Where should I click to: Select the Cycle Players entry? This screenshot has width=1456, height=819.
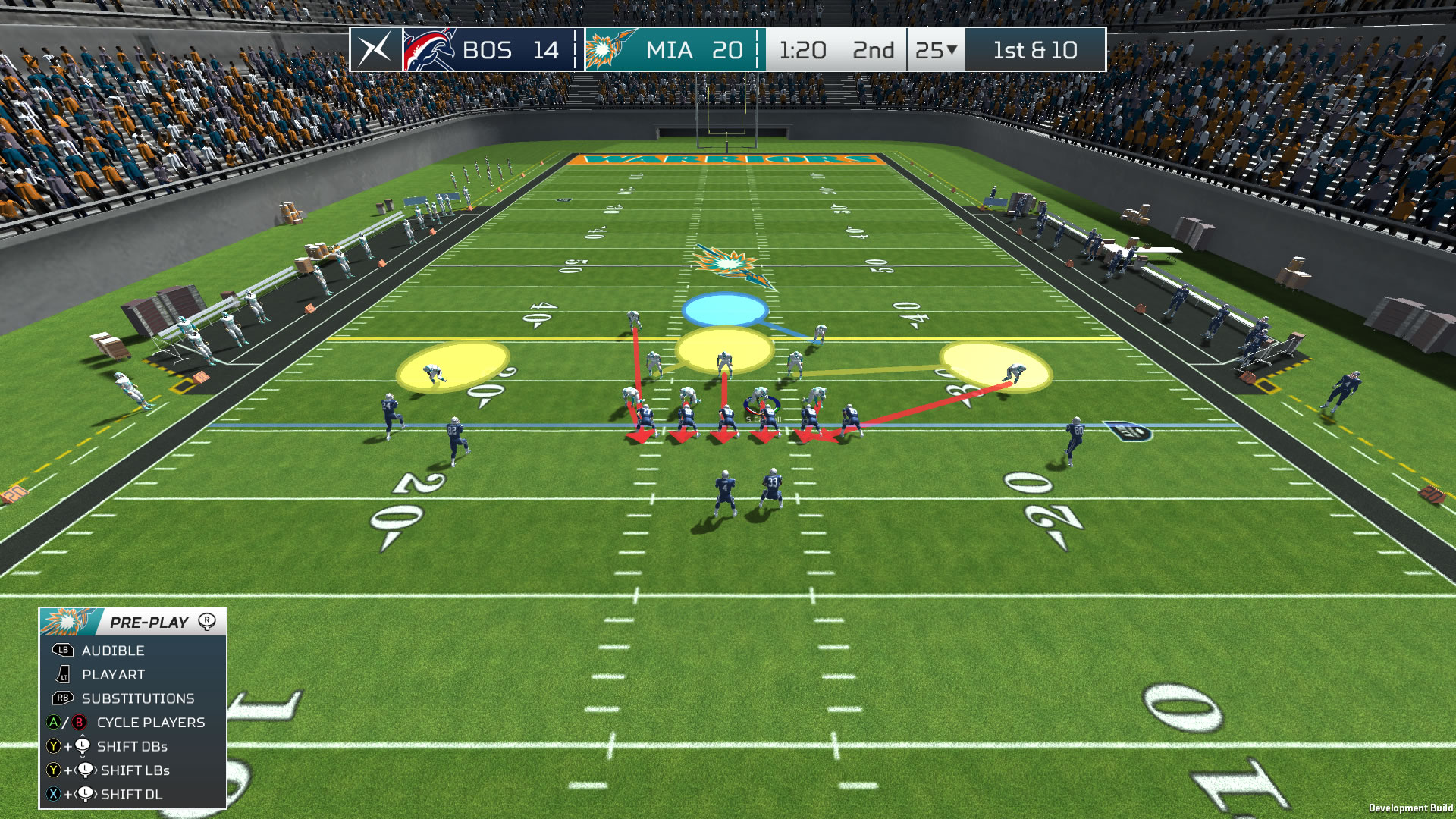coord(150,723)
